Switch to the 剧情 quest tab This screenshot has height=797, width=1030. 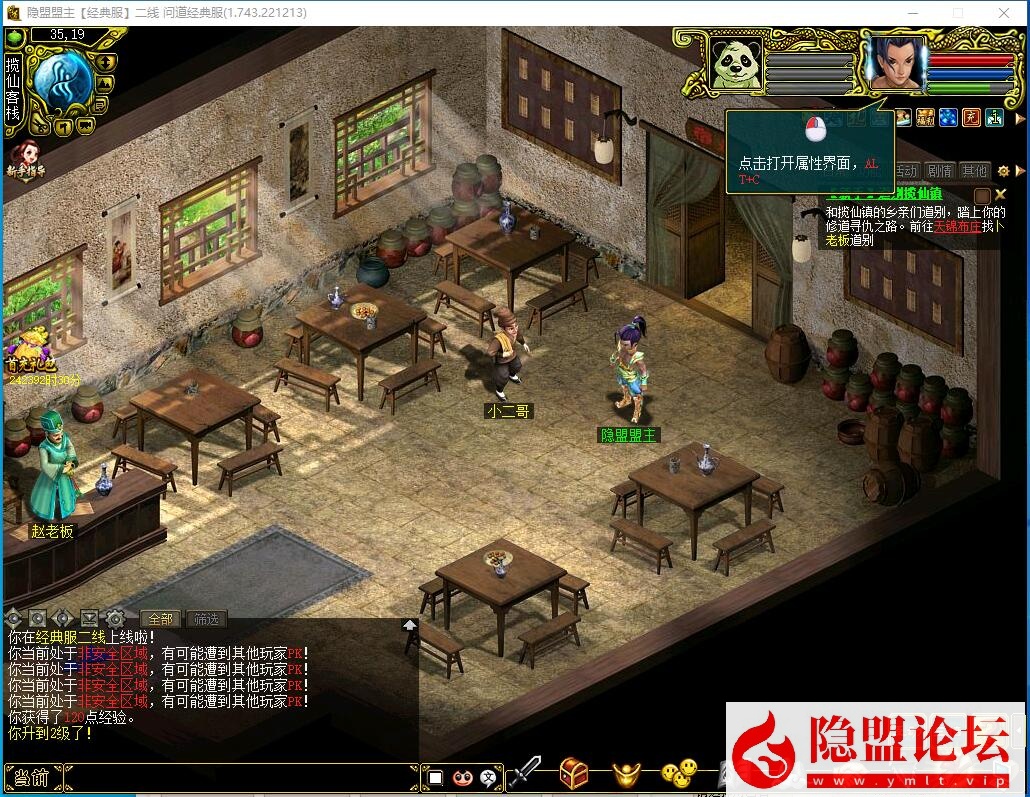(939, 171)
